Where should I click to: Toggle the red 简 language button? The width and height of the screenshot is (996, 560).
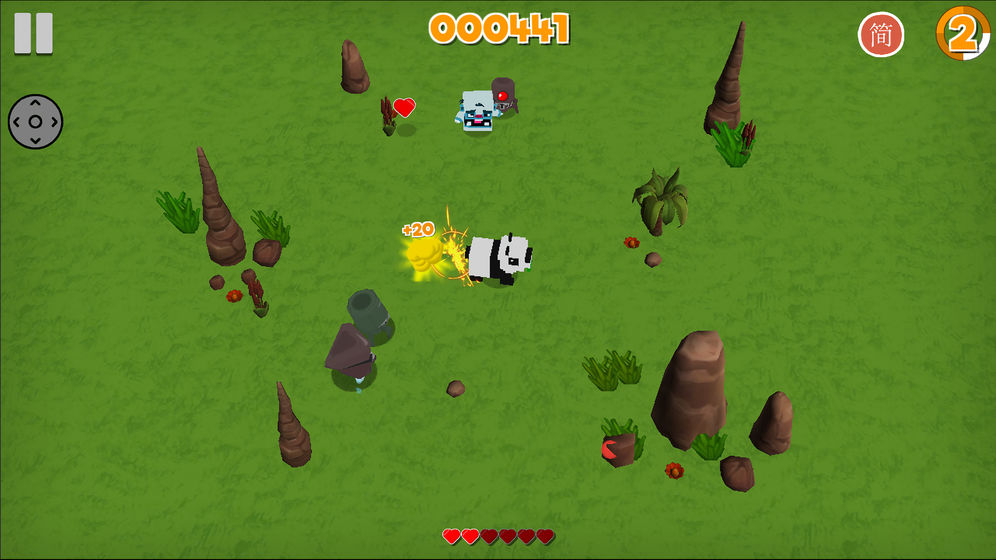(880, 35)
